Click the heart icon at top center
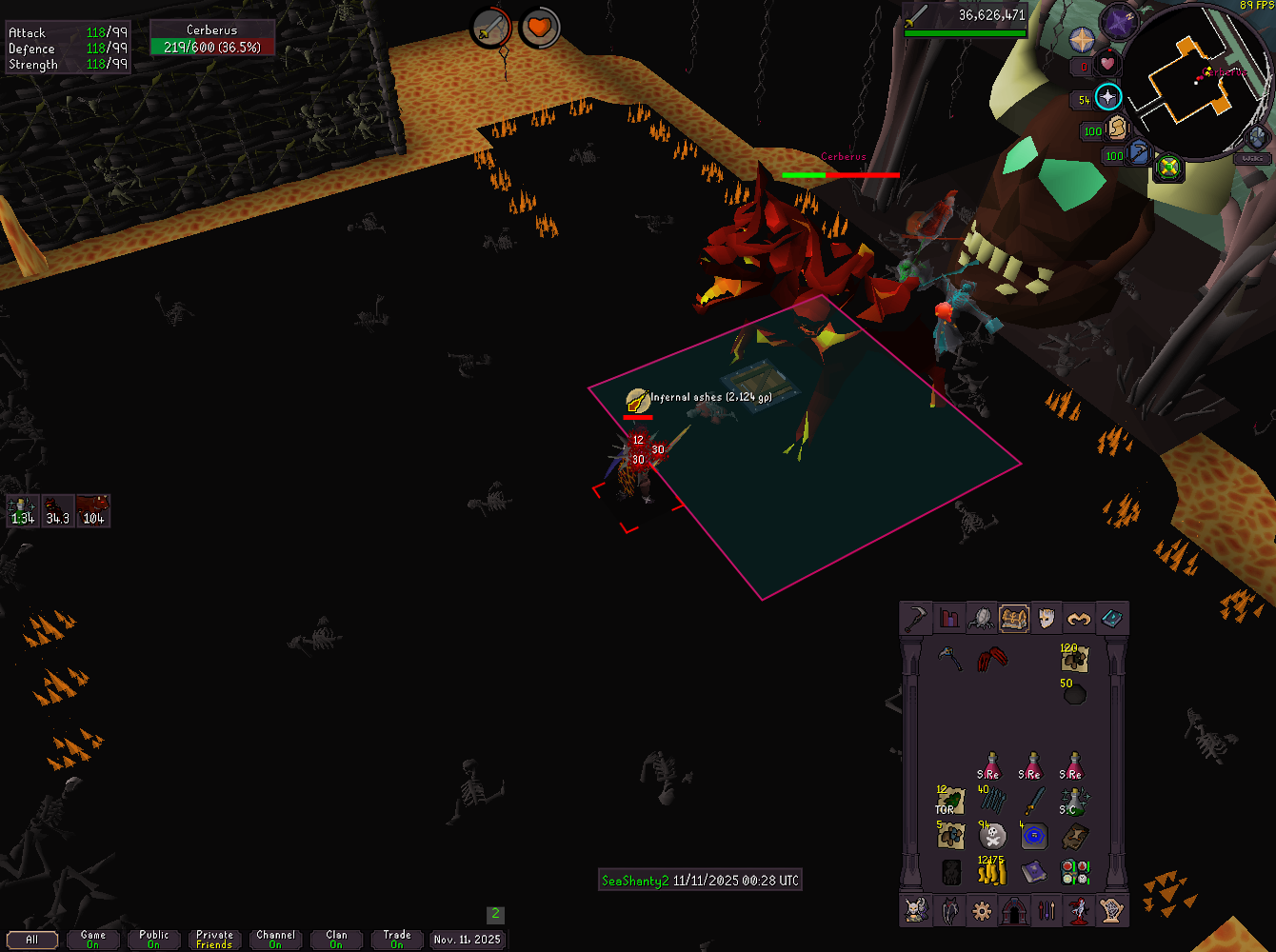 pyautogui.click(x=540, y=28)
